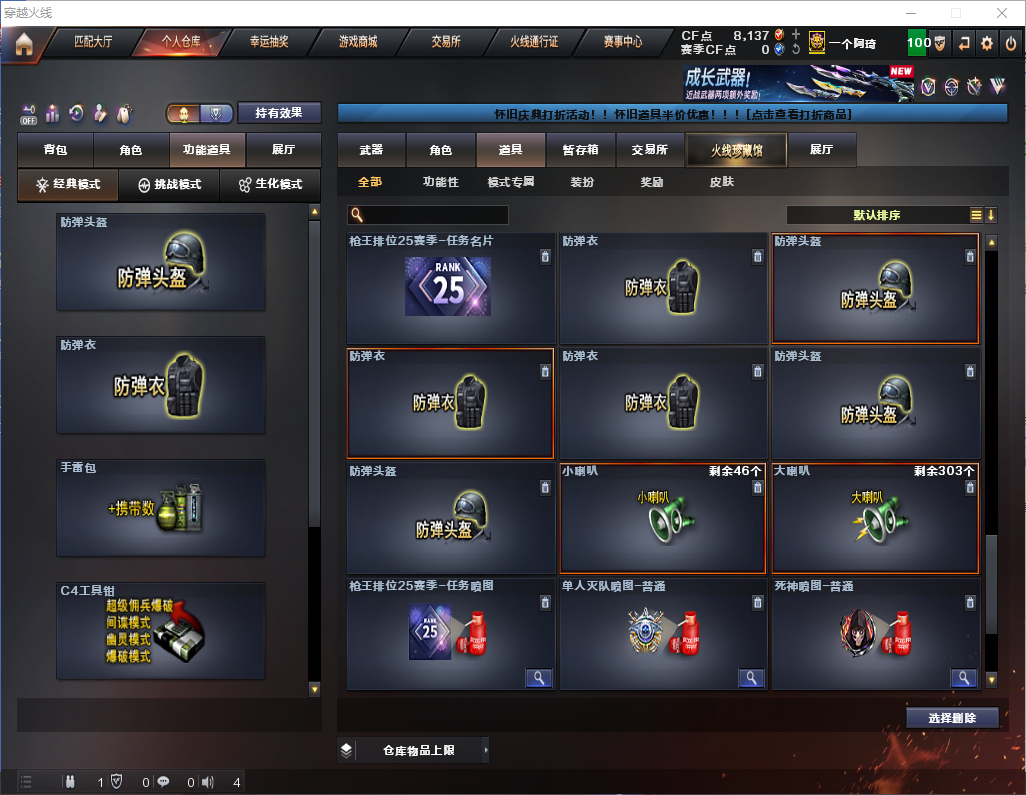Filter items by 功能性 category
Screen dimensions: 1026x795
tap(440, 182)
